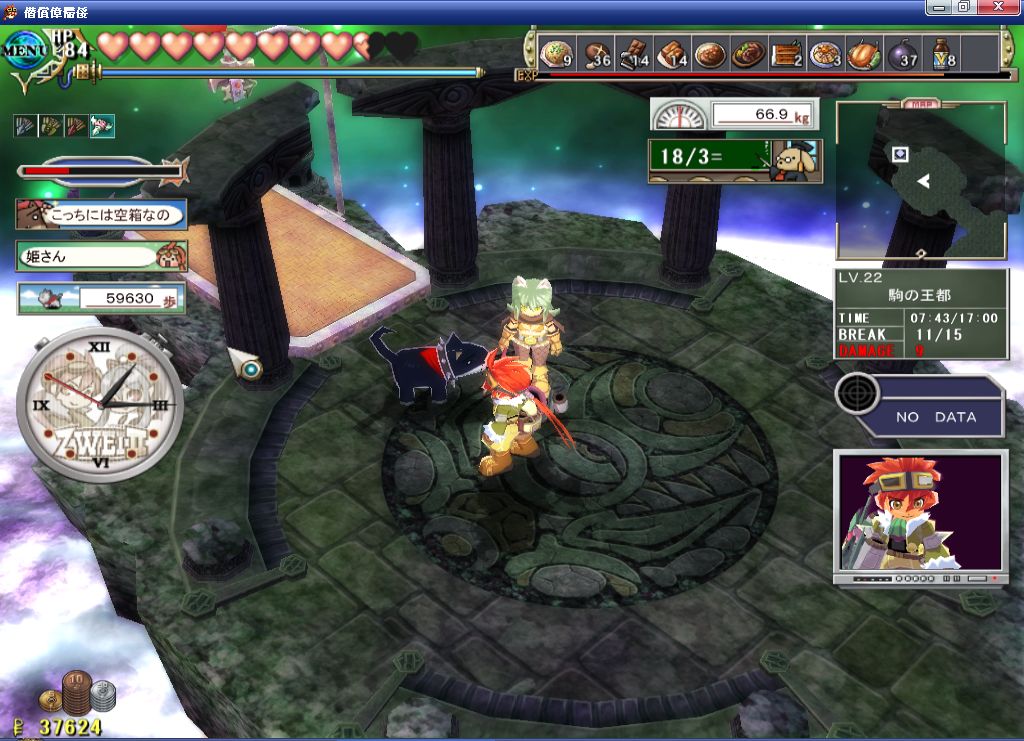Select the V drink bottle slot
The width and height of the screenshot is (1024, 741).
(942, 53)
